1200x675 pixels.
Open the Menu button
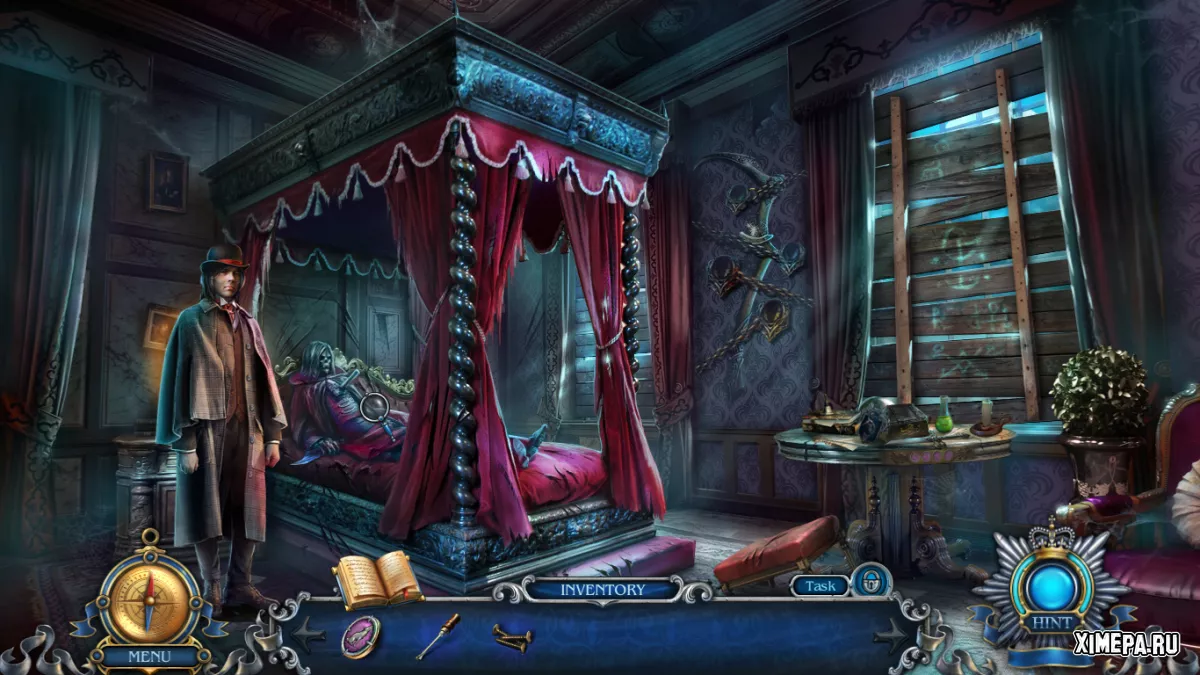pos(148,657)
